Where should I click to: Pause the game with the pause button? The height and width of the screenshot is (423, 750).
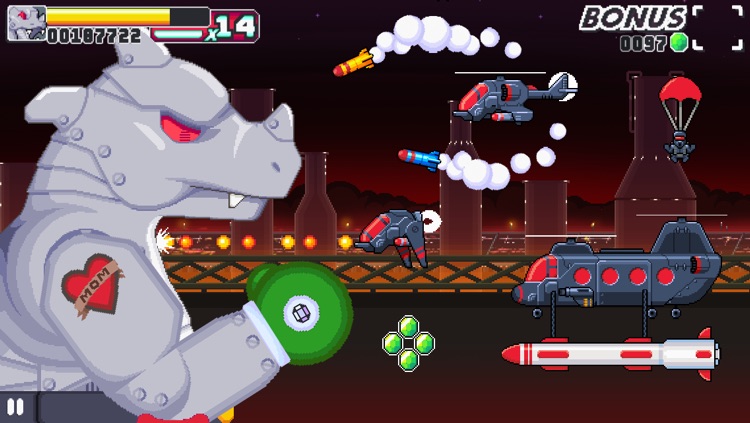[15, 407]
